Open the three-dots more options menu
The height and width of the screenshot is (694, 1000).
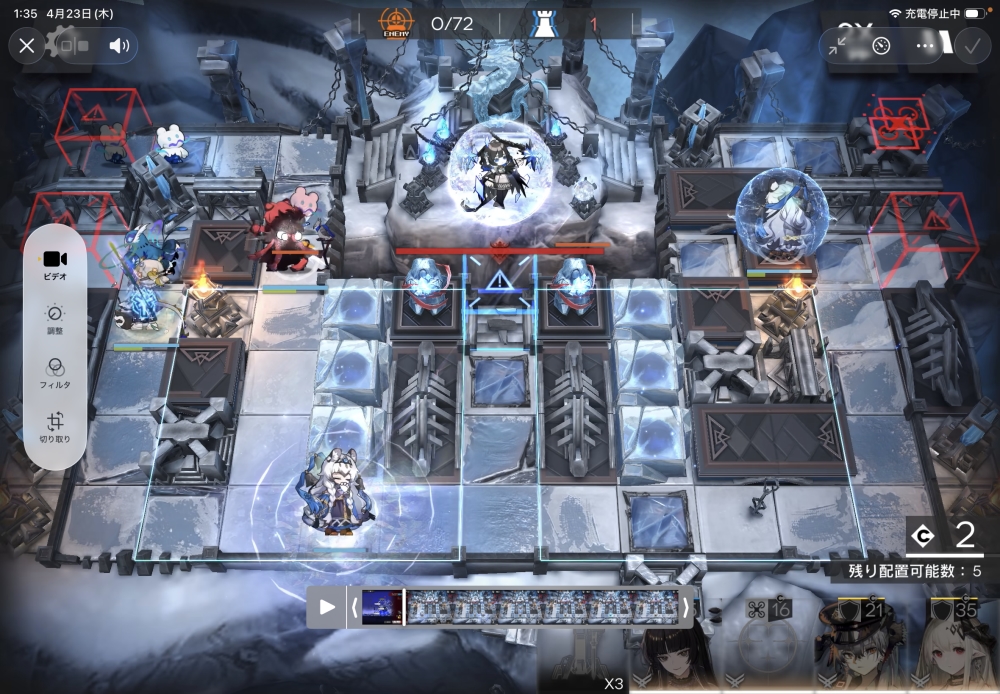click(x=925, y=45)
